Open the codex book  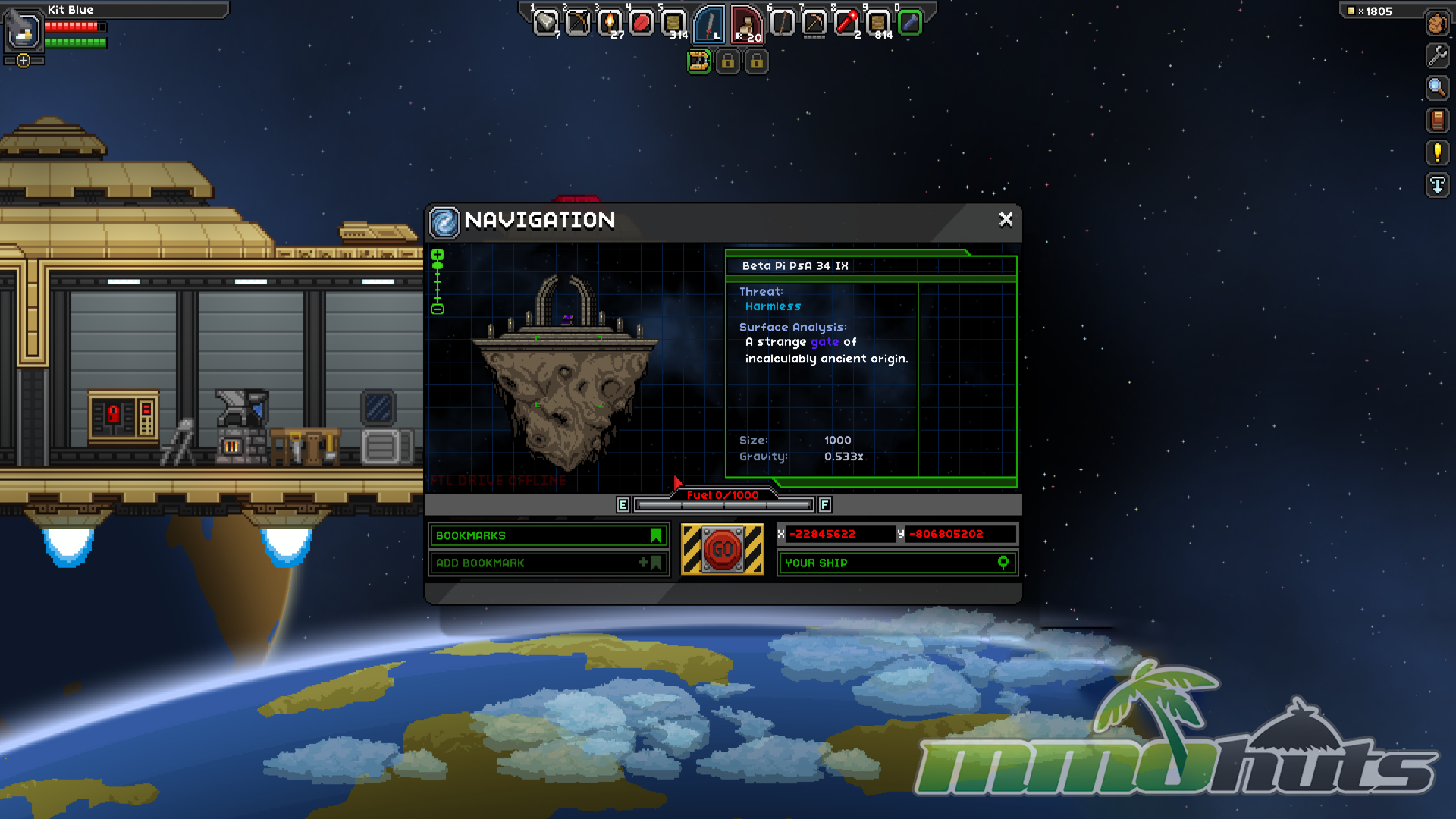1437,121
